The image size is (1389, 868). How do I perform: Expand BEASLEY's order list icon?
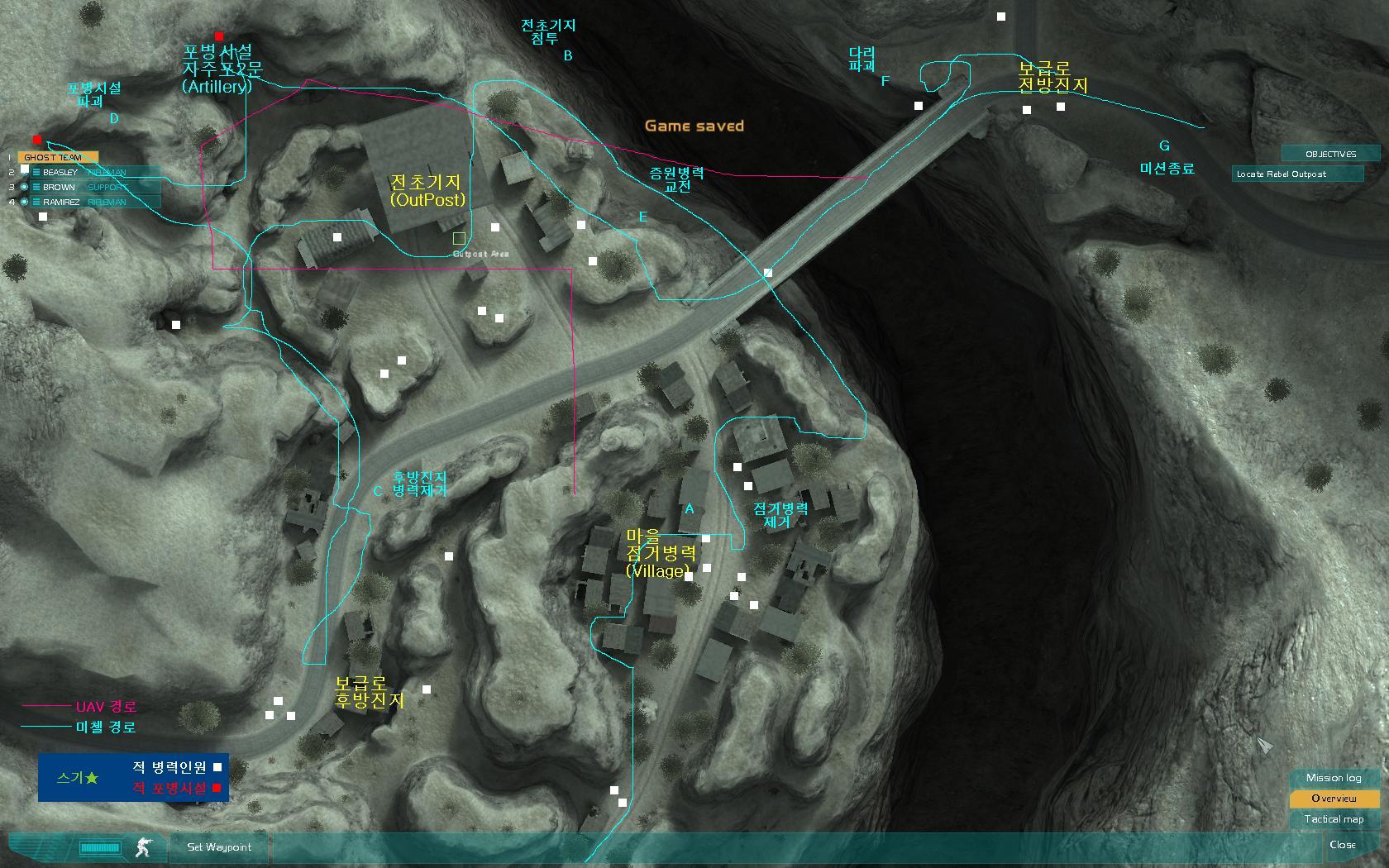pos(36,172)
